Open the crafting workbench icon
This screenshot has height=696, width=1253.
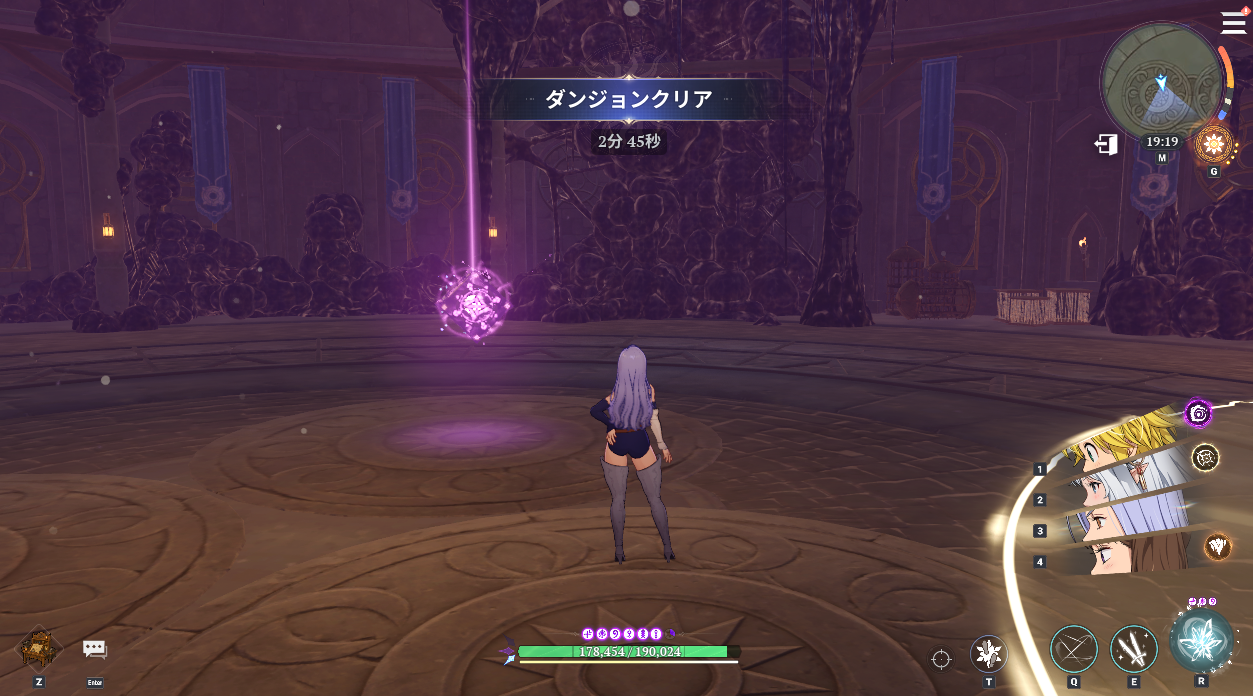click(39, 648)
